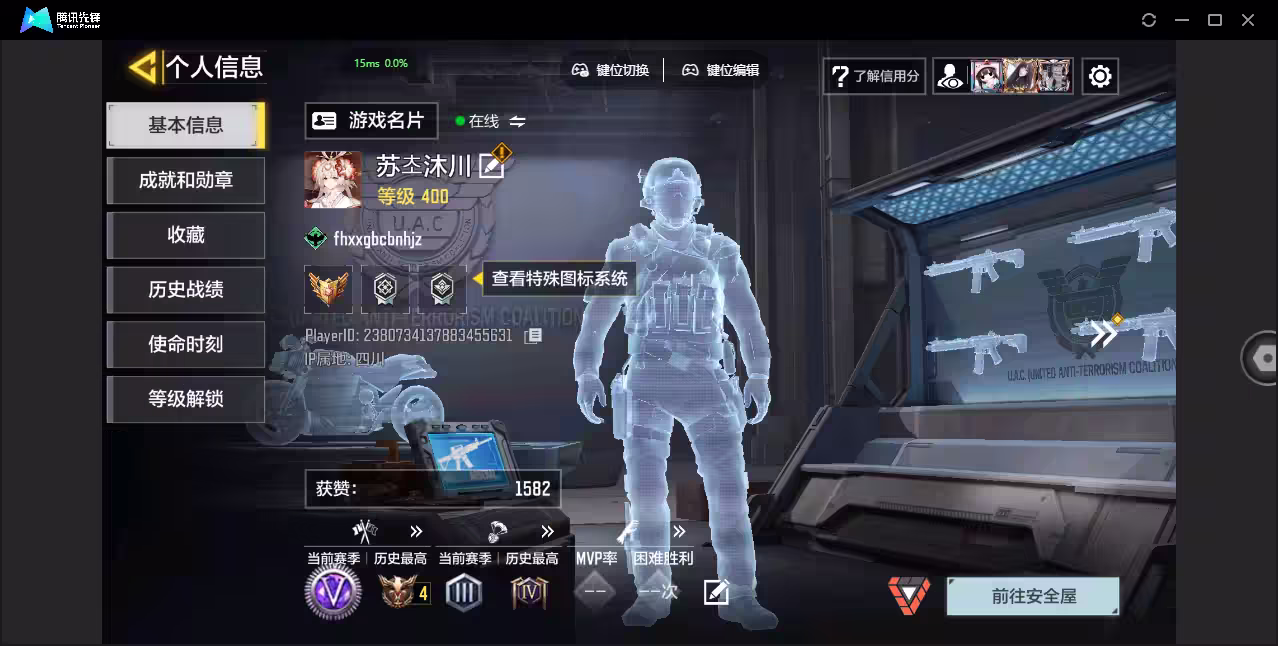Open the 游戏名片 card button
Screen dimensions: 1278x646
[371, 121]
